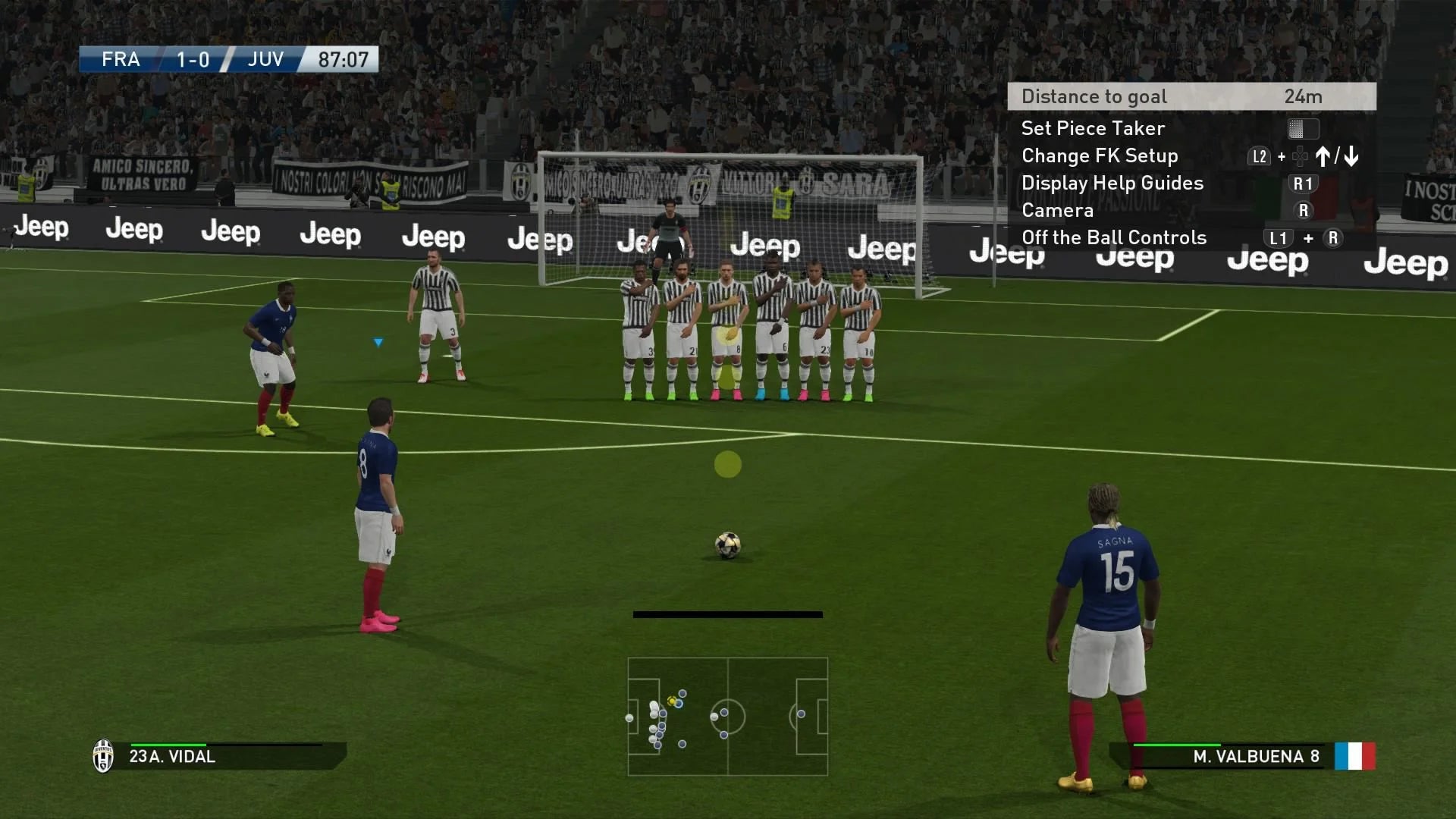Screen dimensions: 1456x819
Task: Click the M. Valbuena player panel
Action: [x=1244, y=756]
